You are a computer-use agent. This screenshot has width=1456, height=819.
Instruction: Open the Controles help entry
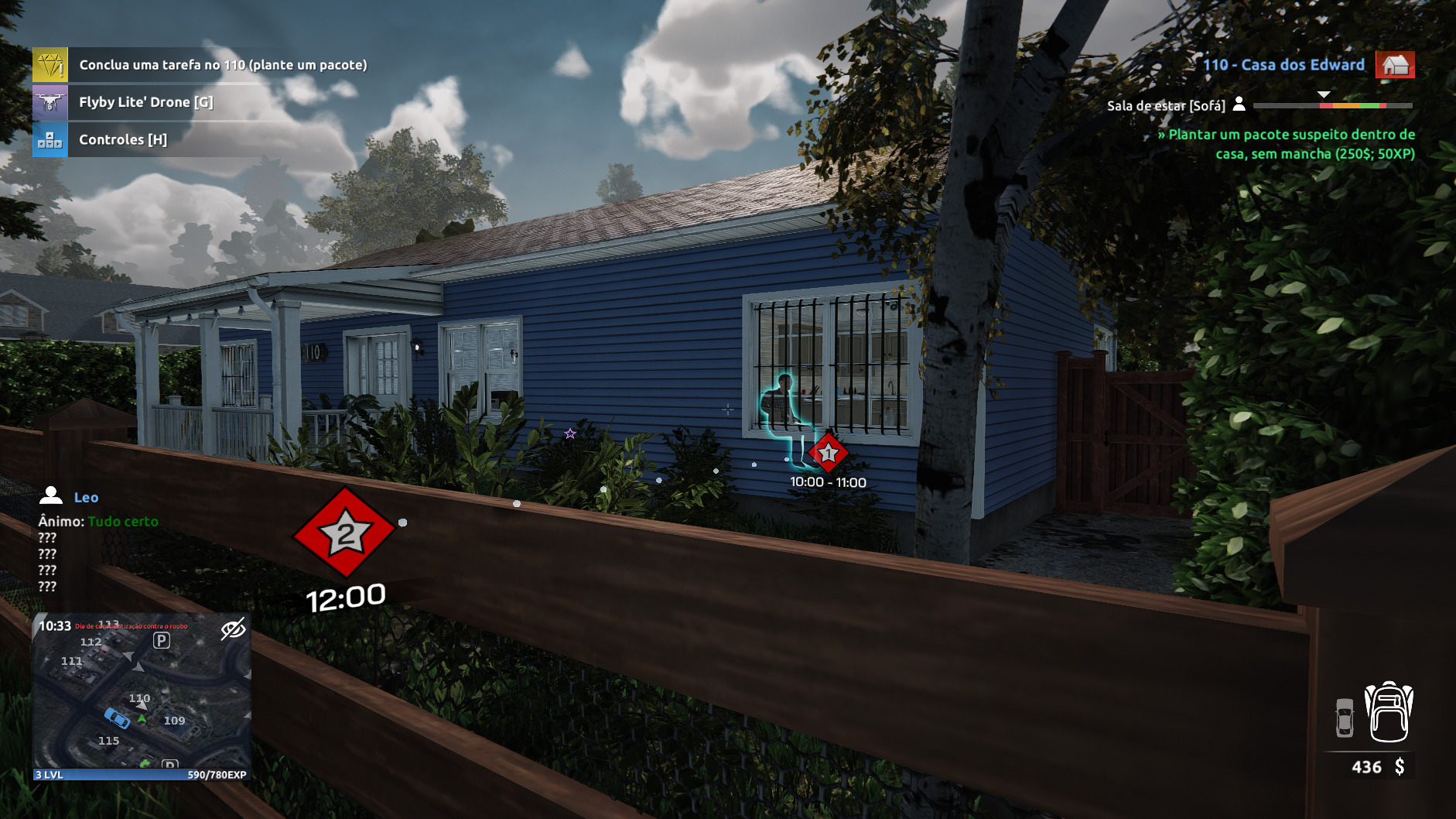(123, 140)
